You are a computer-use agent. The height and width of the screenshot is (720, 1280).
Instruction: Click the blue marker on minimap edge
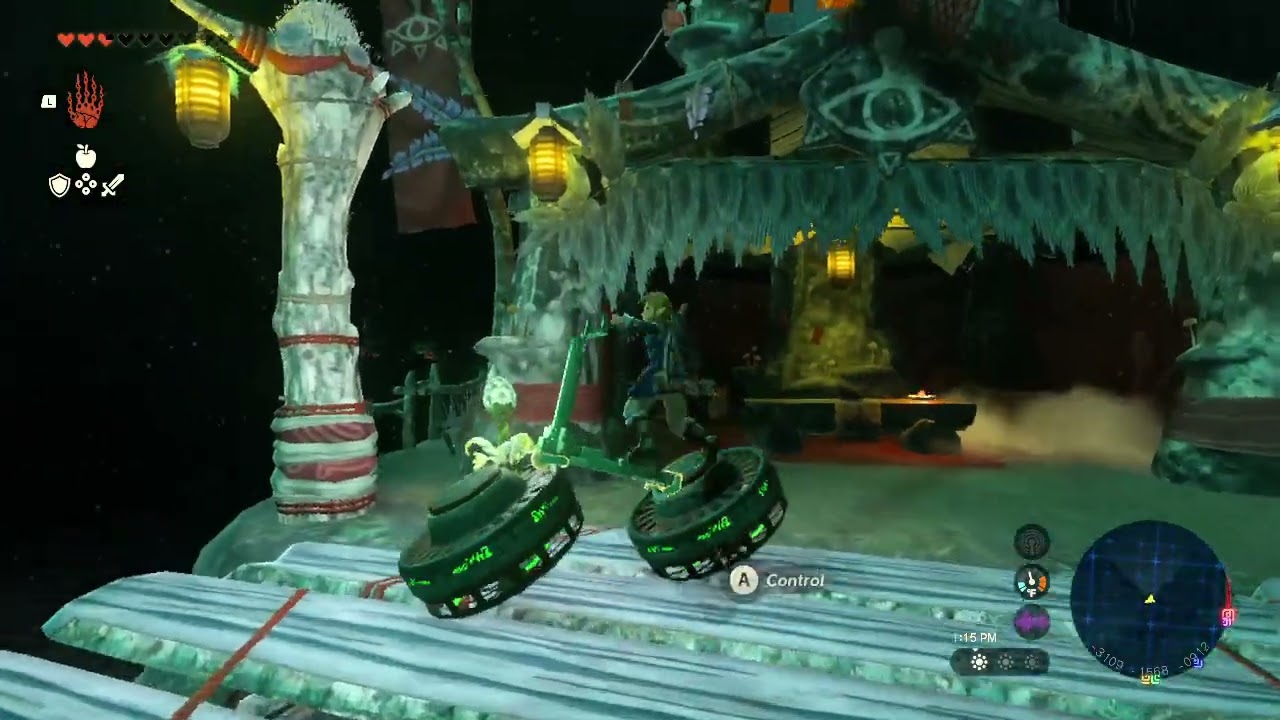(1197, 661)
